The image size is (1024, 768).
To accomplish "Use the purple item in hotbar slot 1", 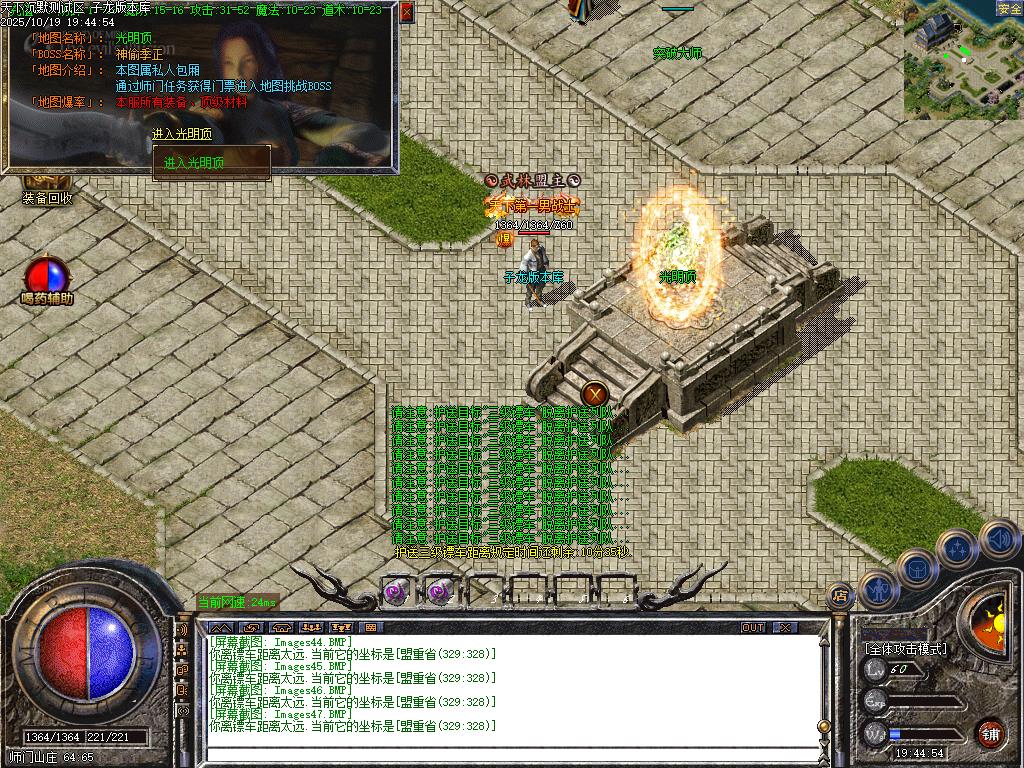I will [395, 592].
